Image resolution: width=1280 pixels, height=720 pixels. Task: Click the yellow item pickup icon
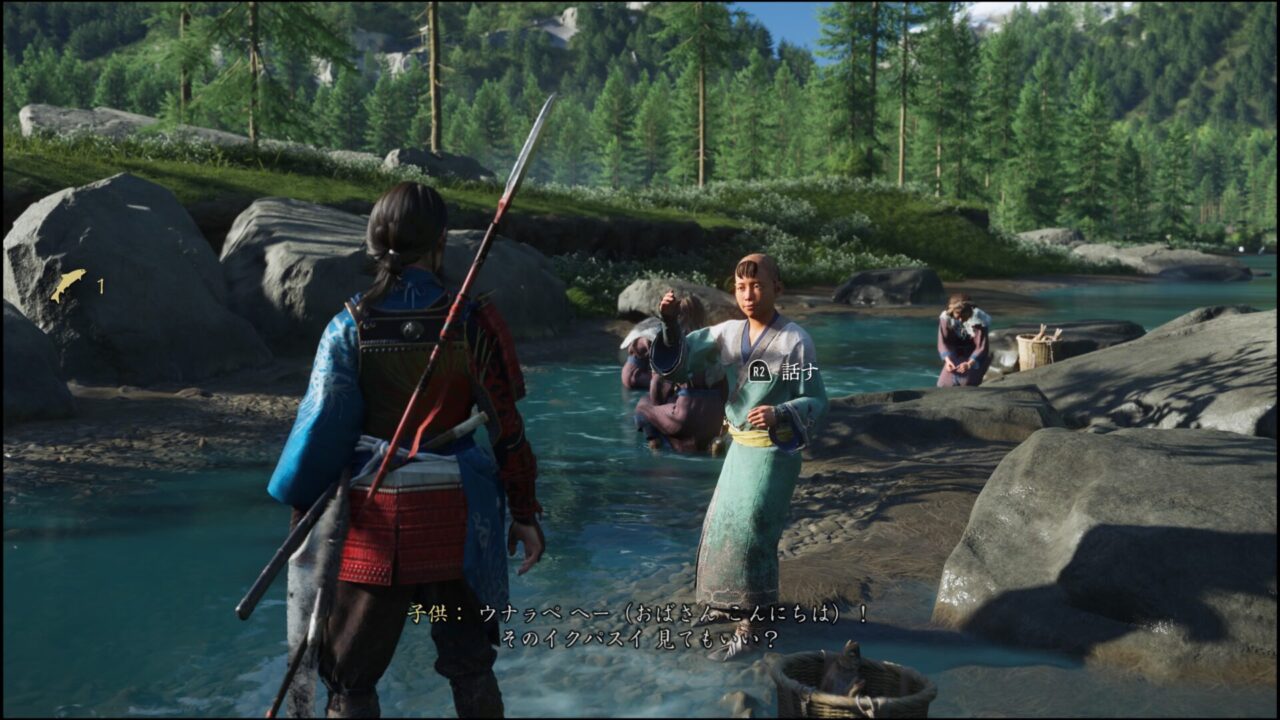pyautogui.click(x=68, y=285)
